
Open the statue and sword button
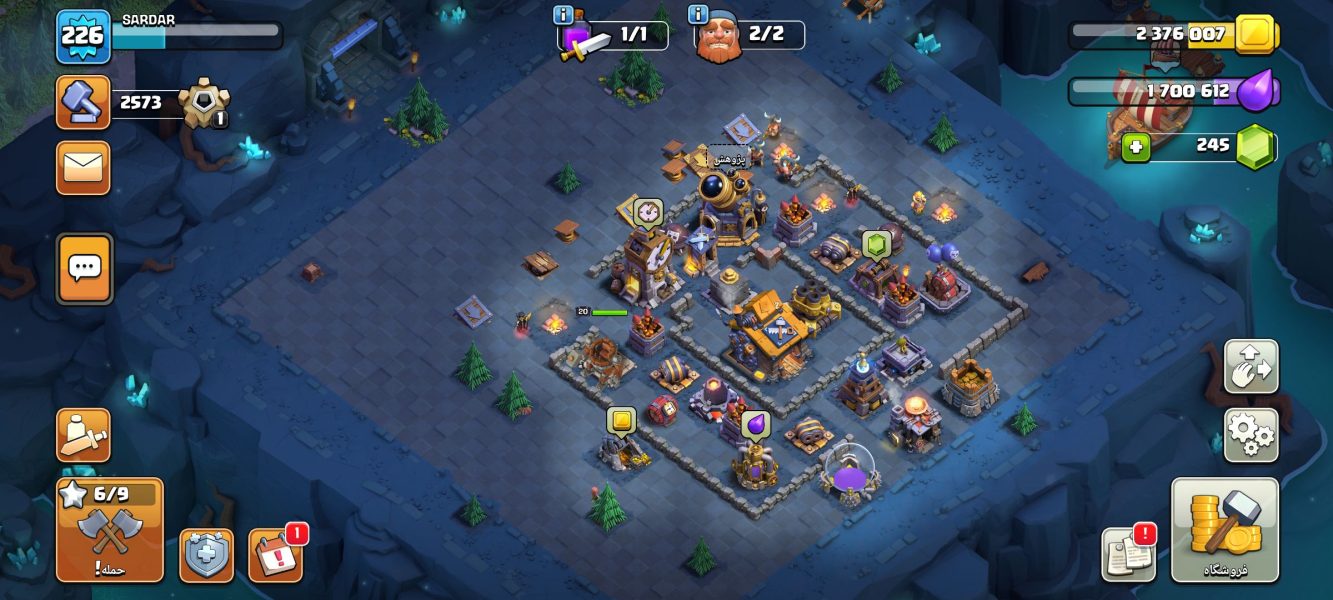[x=83, y=435]
